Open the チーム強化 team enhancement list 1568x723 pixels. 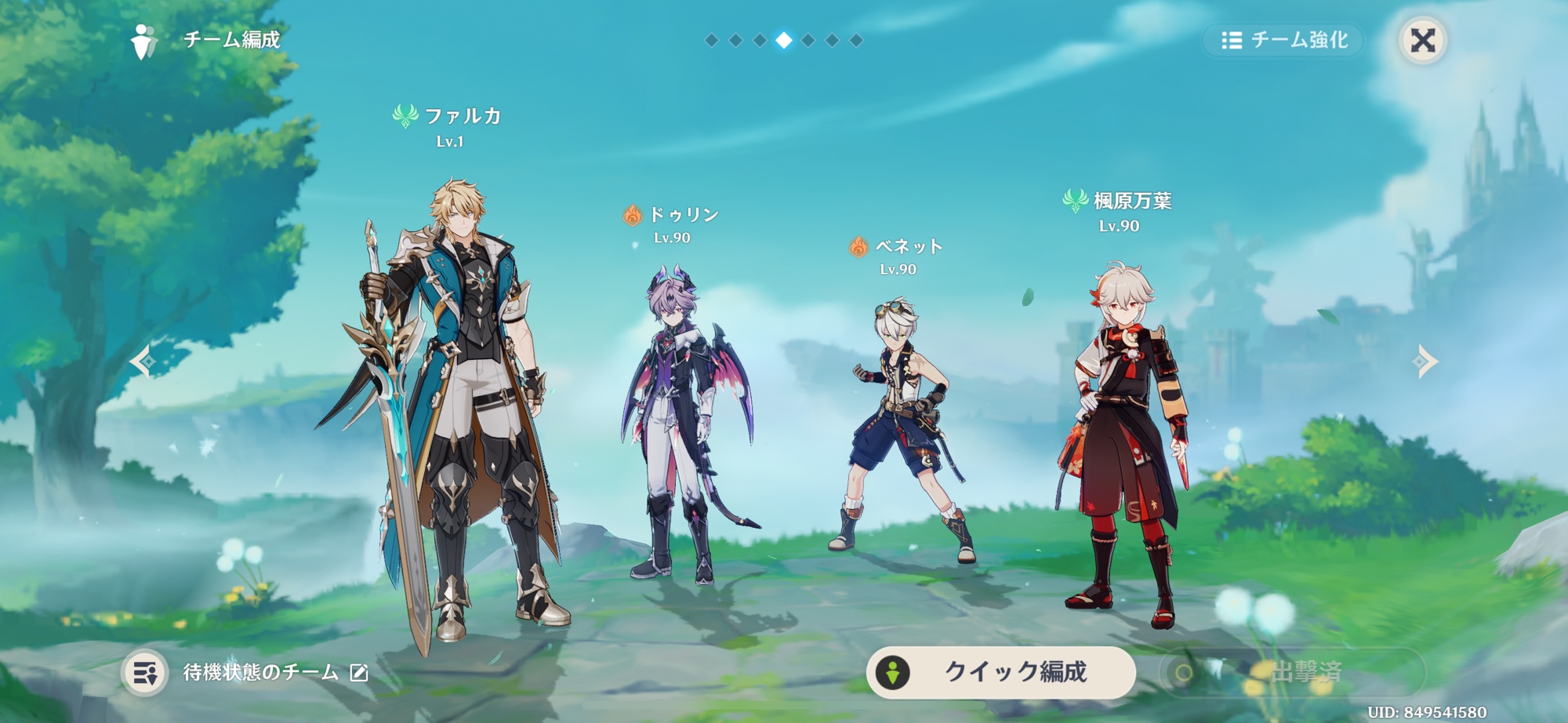point(1284,40)
